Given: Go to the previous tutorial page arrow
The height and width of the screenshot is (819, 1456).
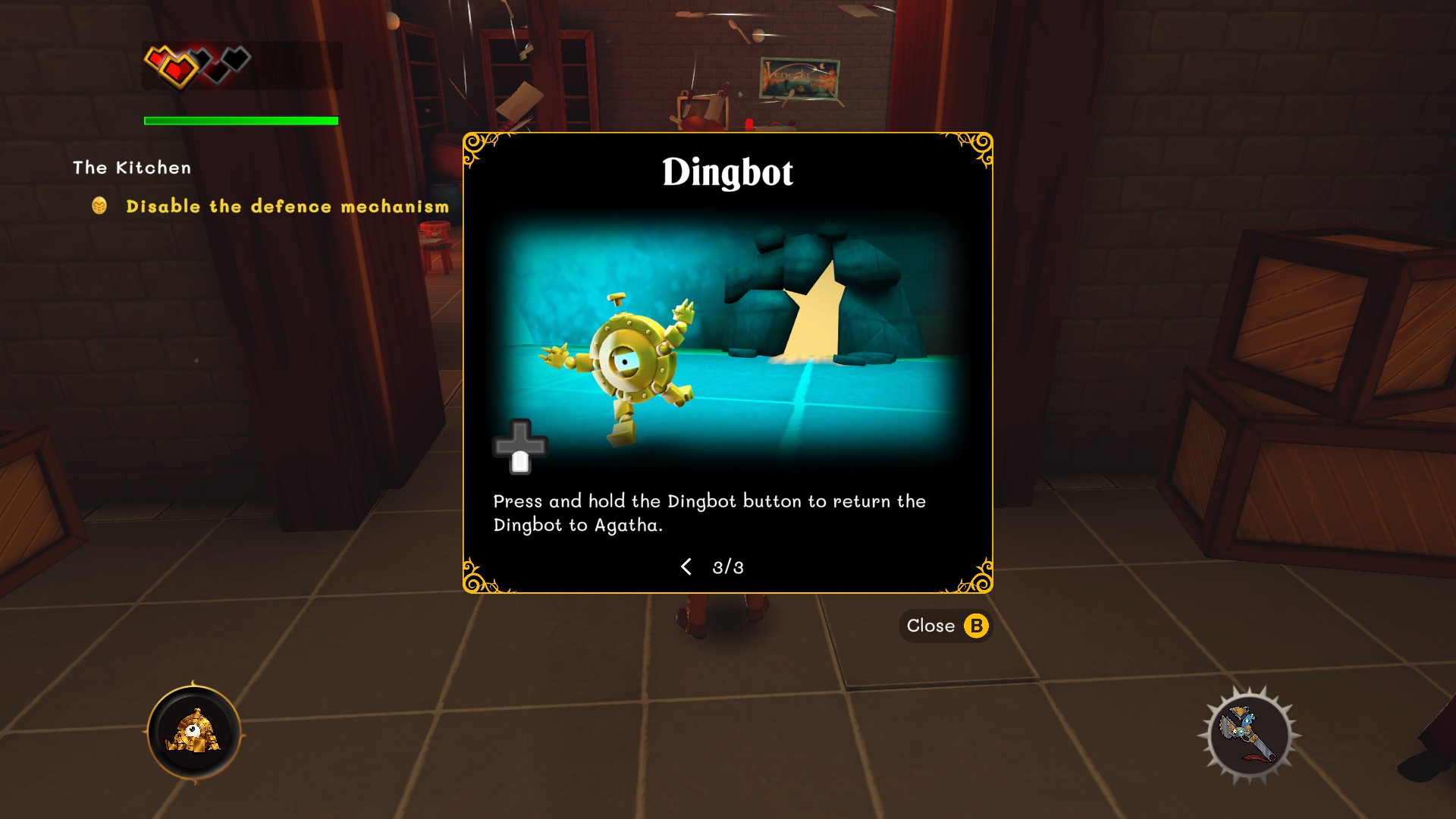Looking at the screenshot, I should point(686,566).
